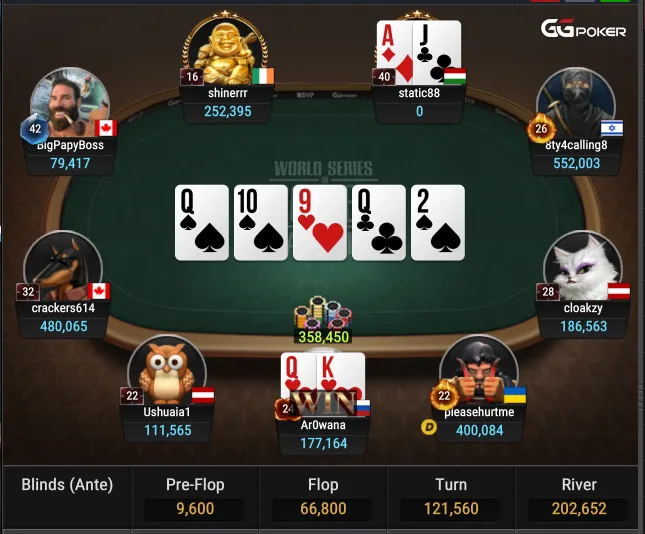Switch to the Turn street
This screenshot has height=534, width=645.
pos(450,497)
